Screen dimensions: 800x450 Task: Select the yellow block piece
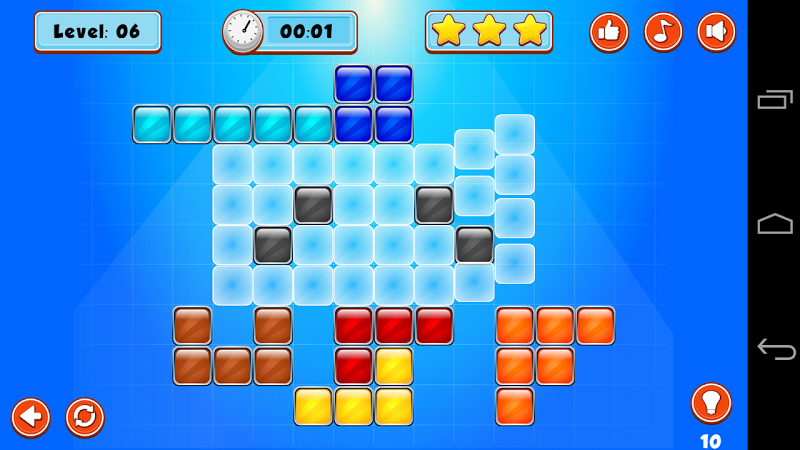click(354, 406)
